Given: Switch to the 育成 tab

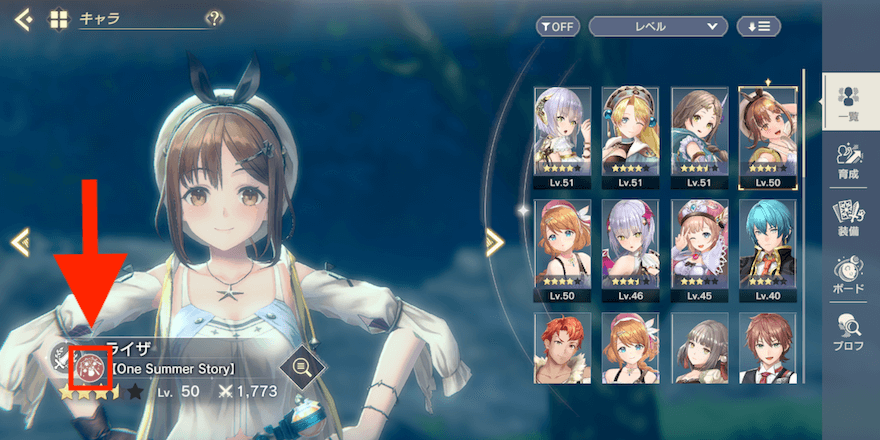Looking at the screenshot, I should 851,162.
